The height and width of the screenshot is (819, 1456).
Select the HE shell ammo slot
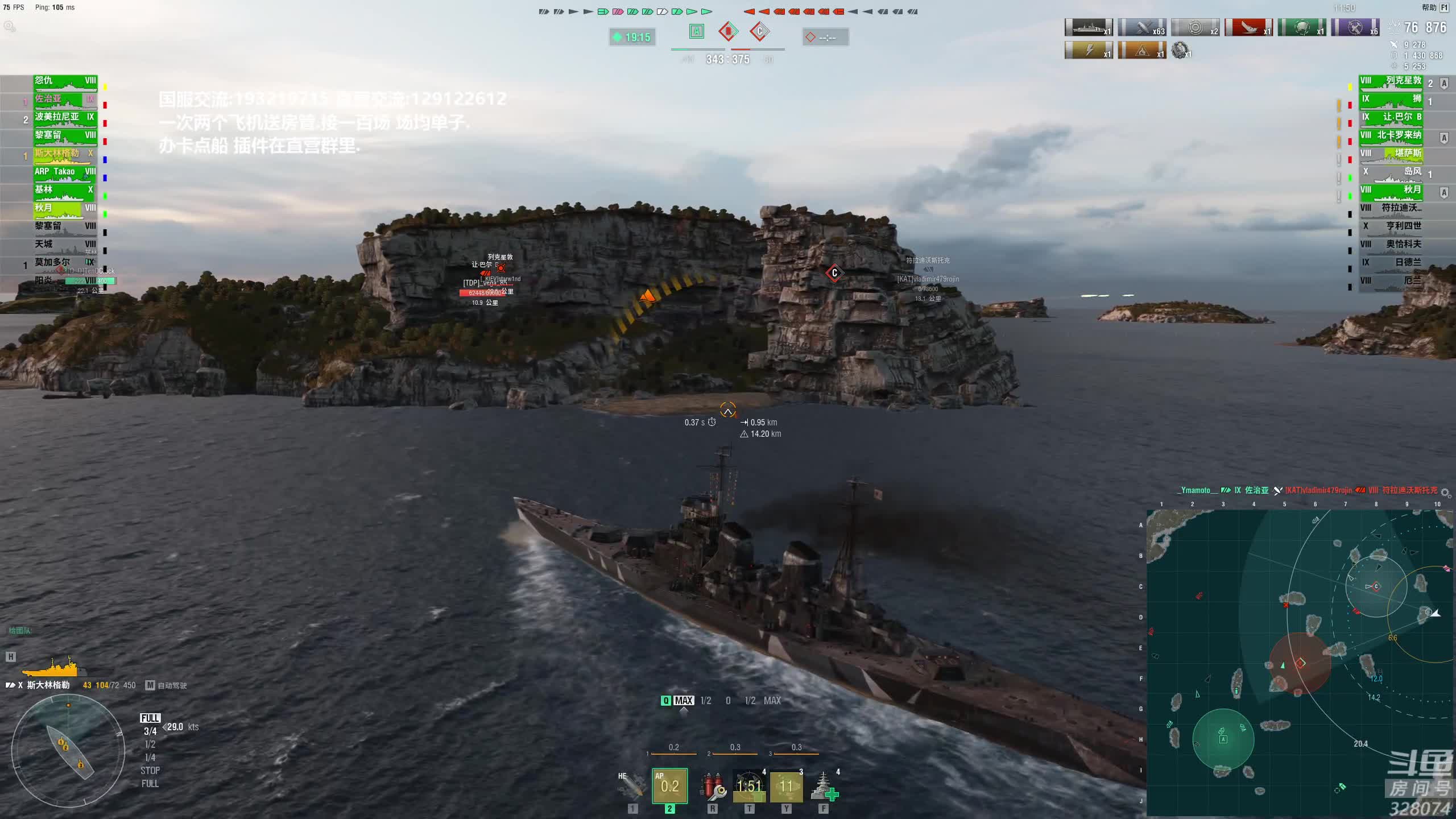pyautogui.click(x=632, y=785)
